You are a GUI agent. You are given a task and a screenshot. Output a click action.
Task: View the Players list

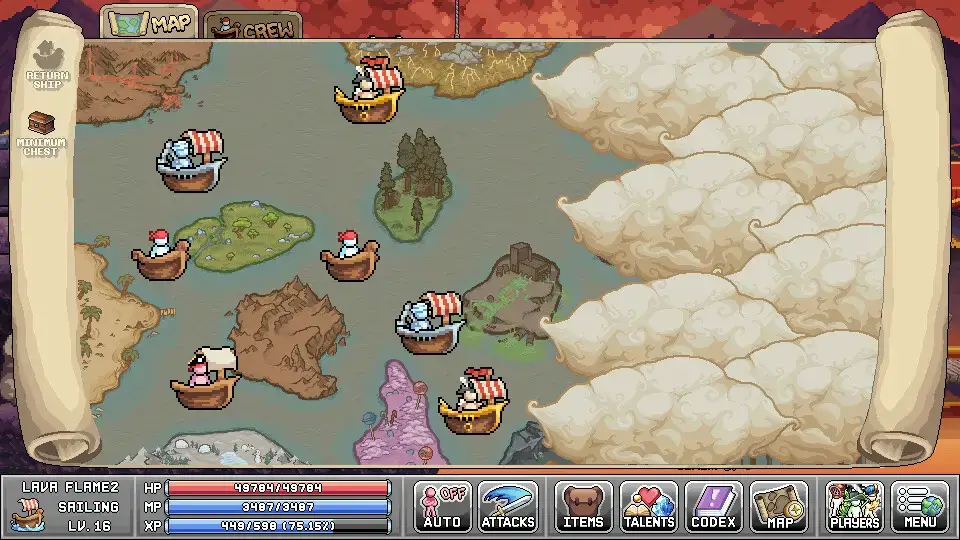(x=855, y=506)
